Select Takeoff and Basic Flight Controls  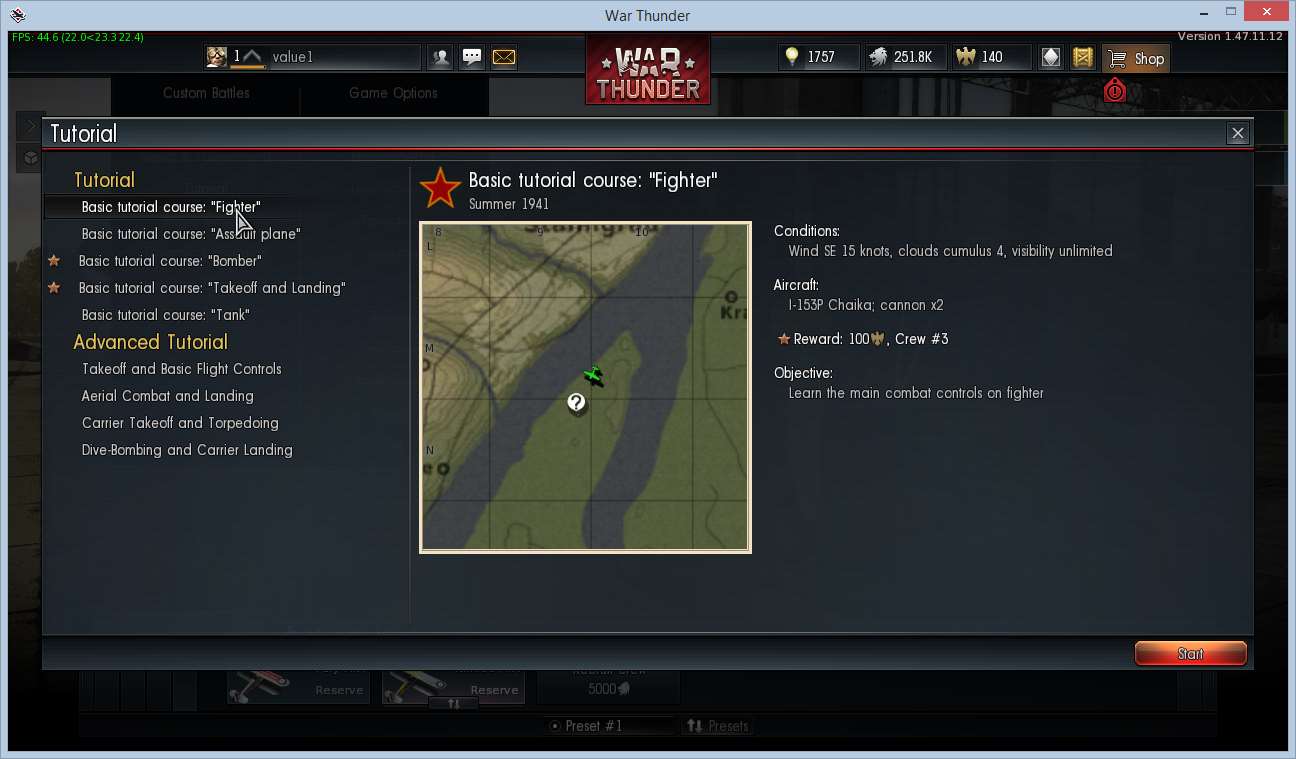(181, 369)
